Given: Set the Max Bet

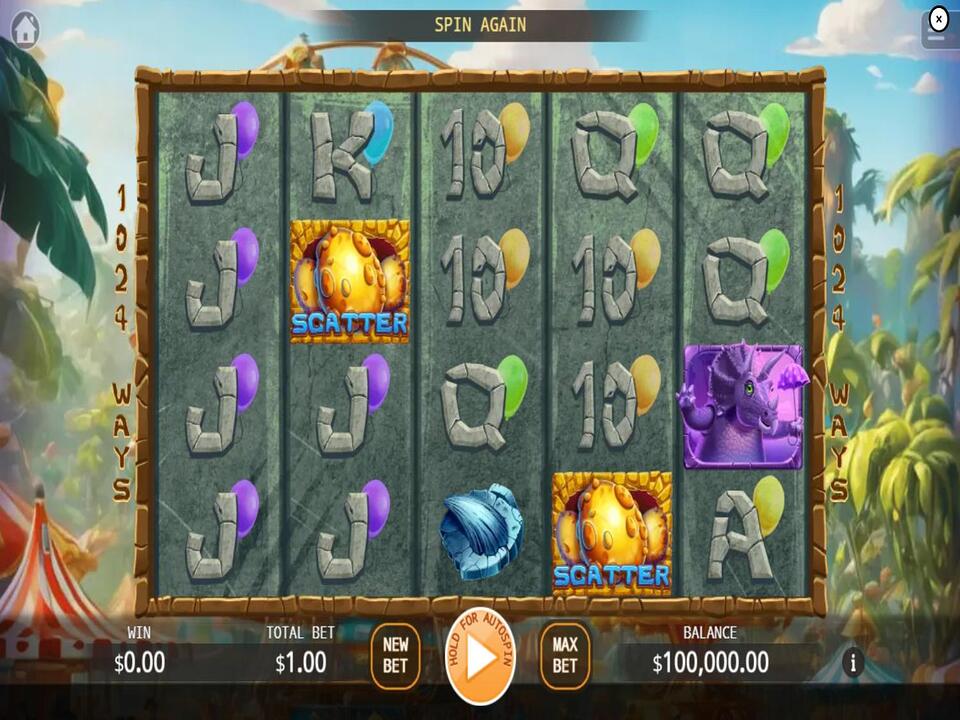Looking at the screenshot, I should 565,656.
